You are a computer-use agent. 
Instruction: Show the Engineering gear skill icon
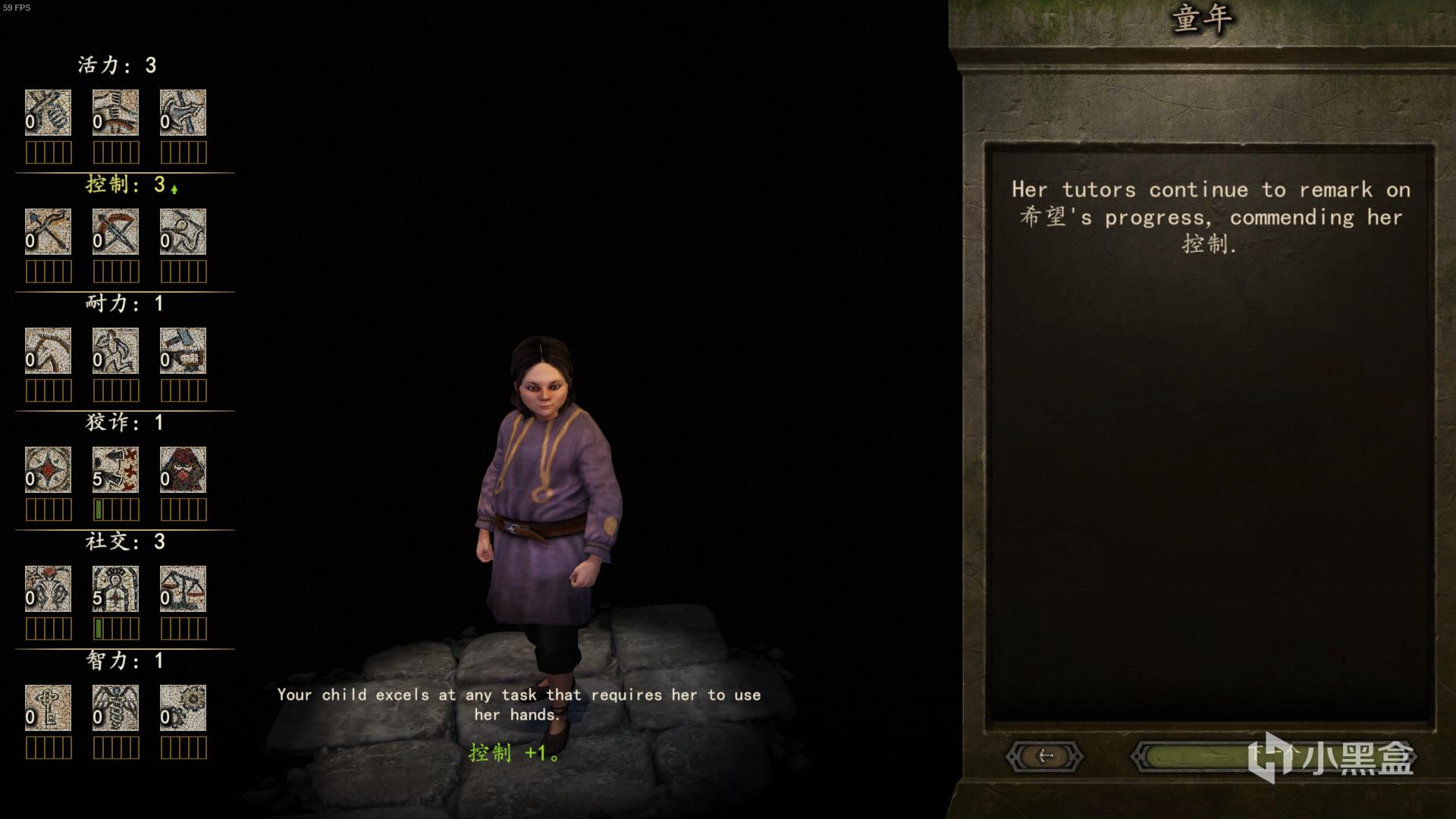click(183, 708)
